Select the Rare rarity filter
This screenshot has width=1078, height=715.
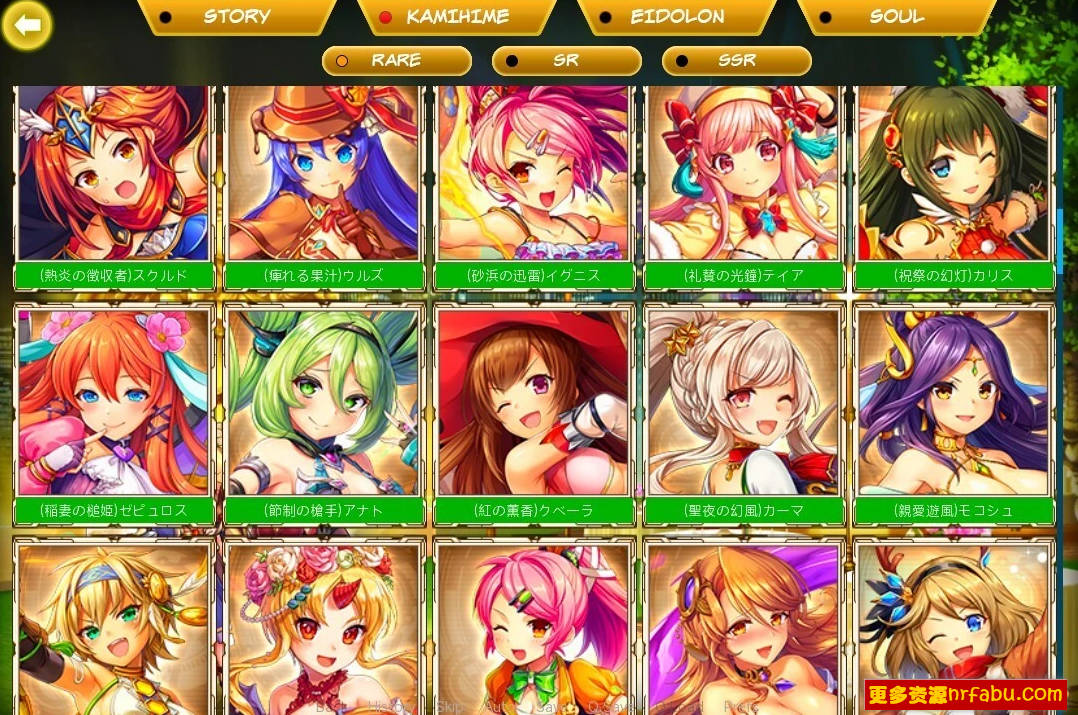point(396,60)
